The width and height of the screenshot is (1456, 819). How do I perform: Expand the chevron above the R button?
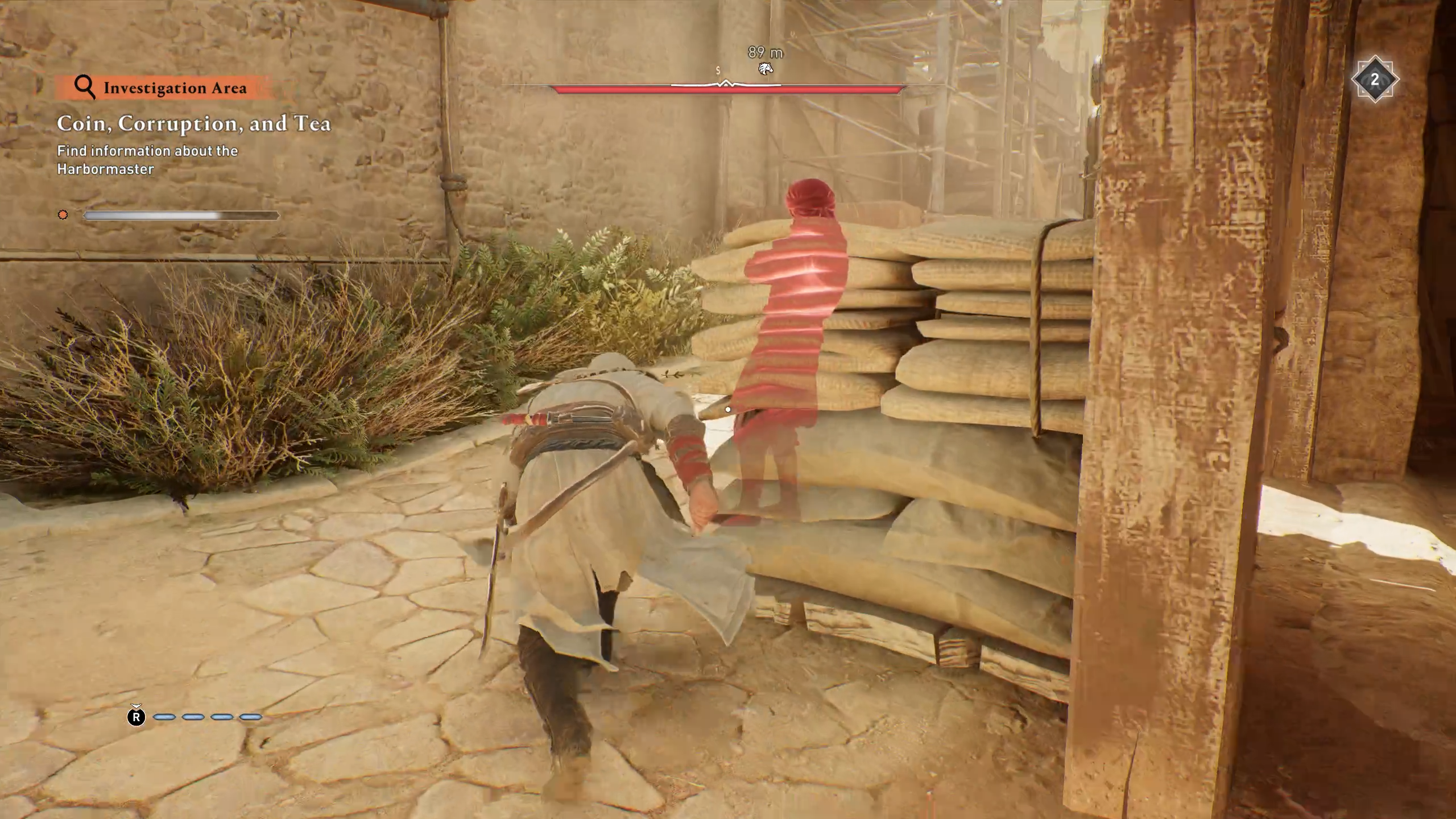(136, 706)
